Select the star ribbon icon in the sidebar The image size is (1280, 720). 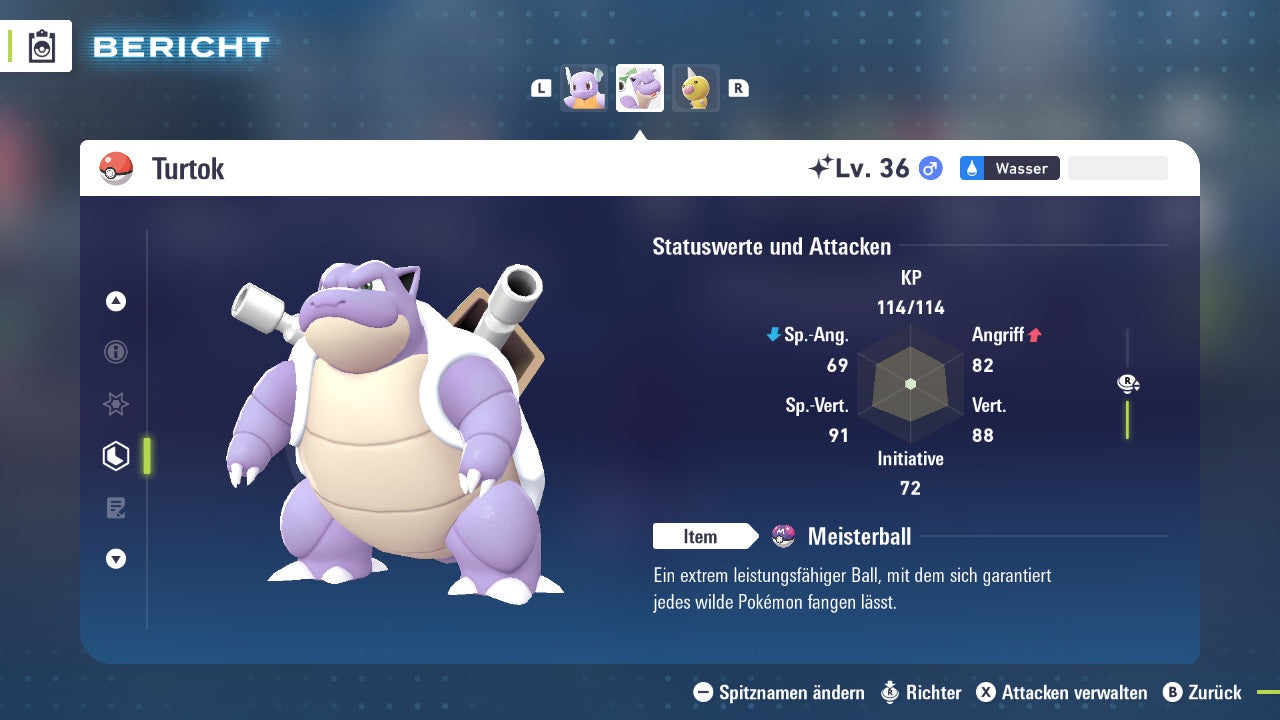pos(115,404)
